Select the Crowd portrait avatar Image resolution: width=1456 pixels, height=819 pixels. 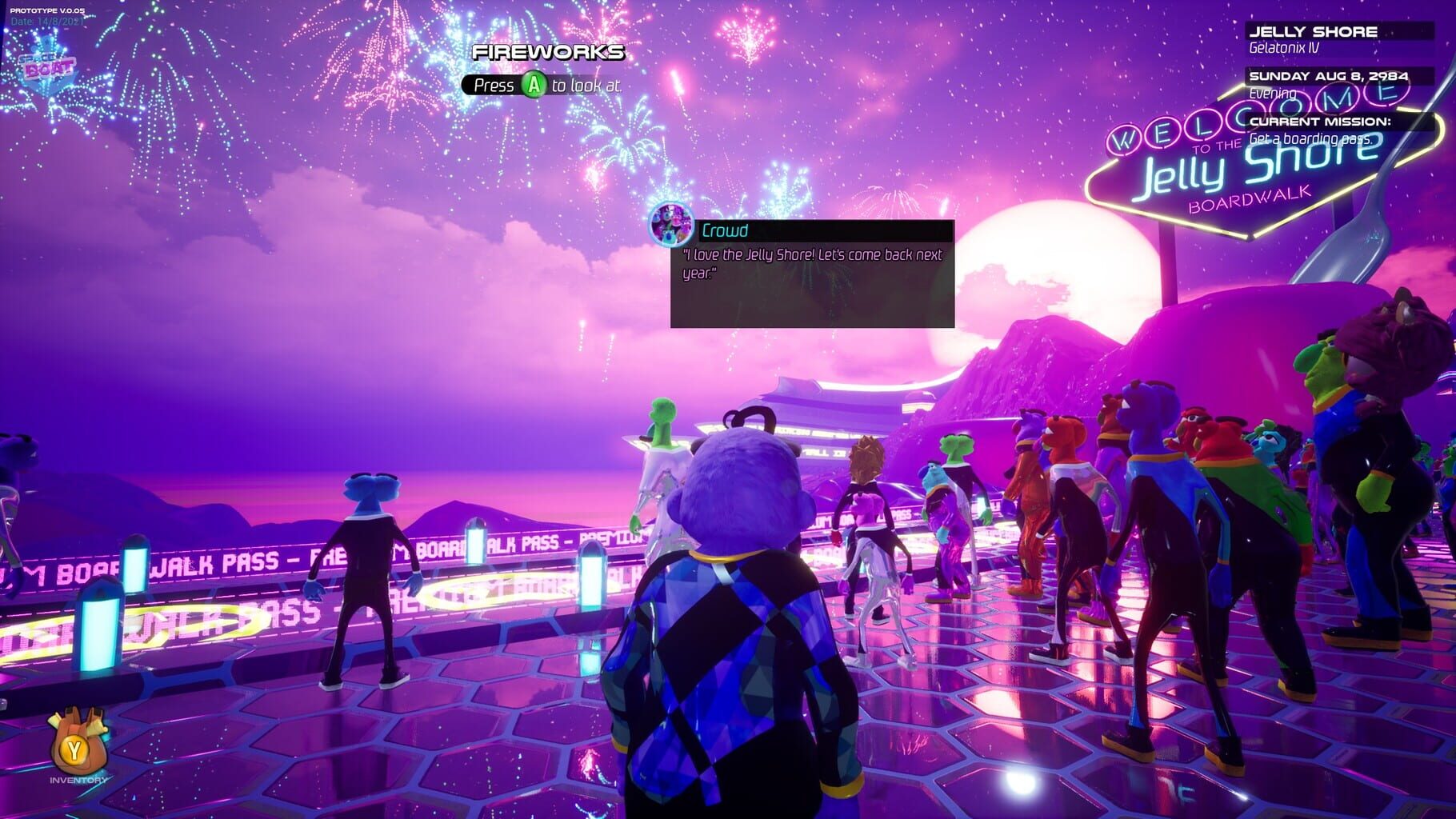tap(672, 226)
